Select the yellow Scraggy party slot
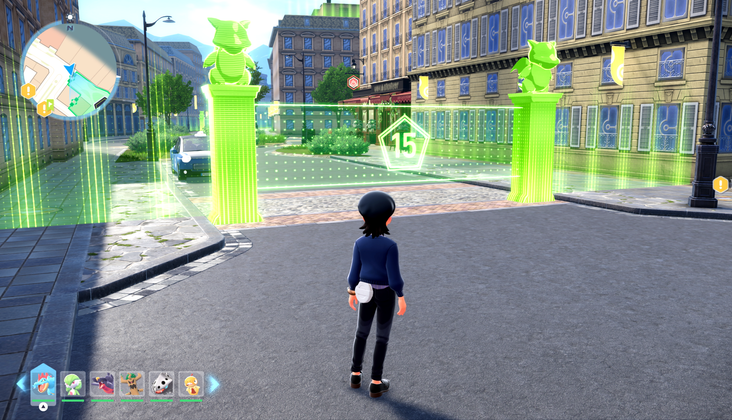732x420 pixels. click(190, 384)
